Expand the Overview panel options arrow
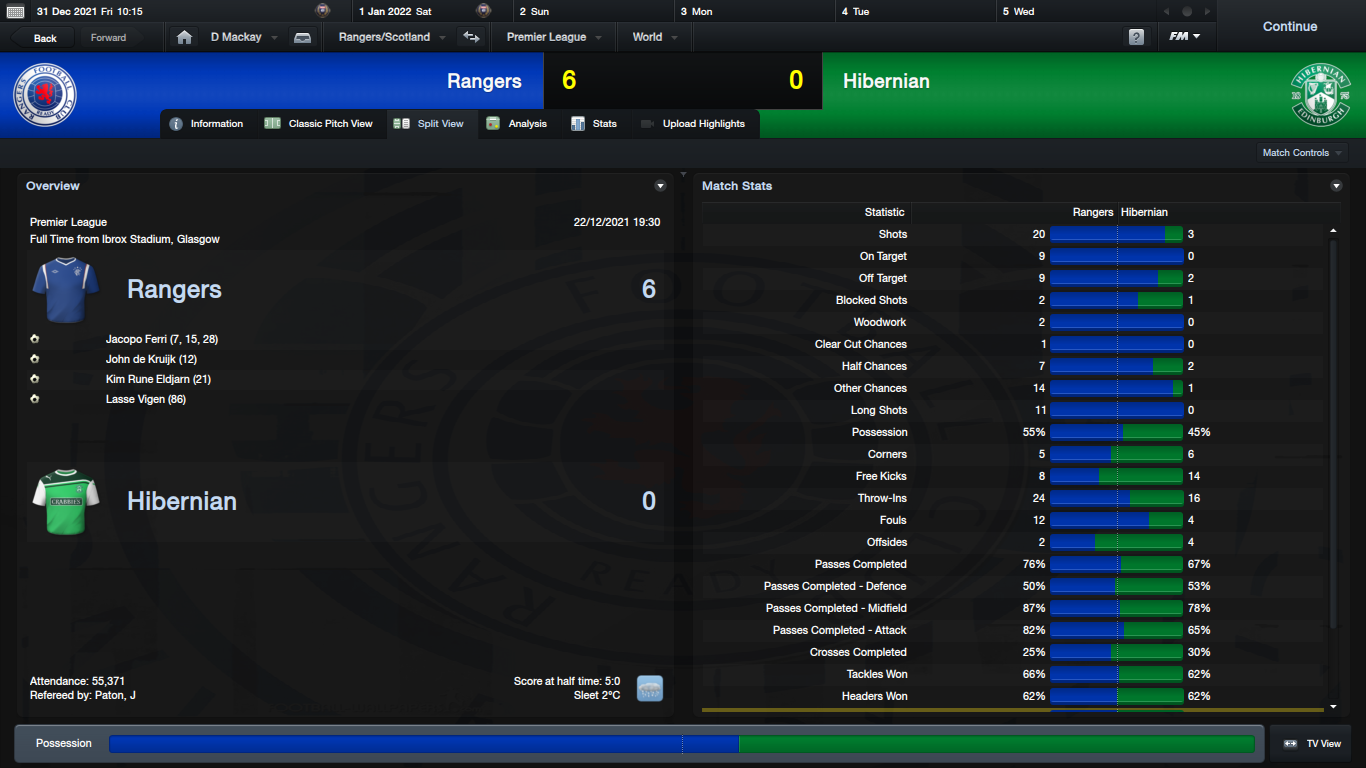Viewport: 1366px width, 768px height. point(660,186)
